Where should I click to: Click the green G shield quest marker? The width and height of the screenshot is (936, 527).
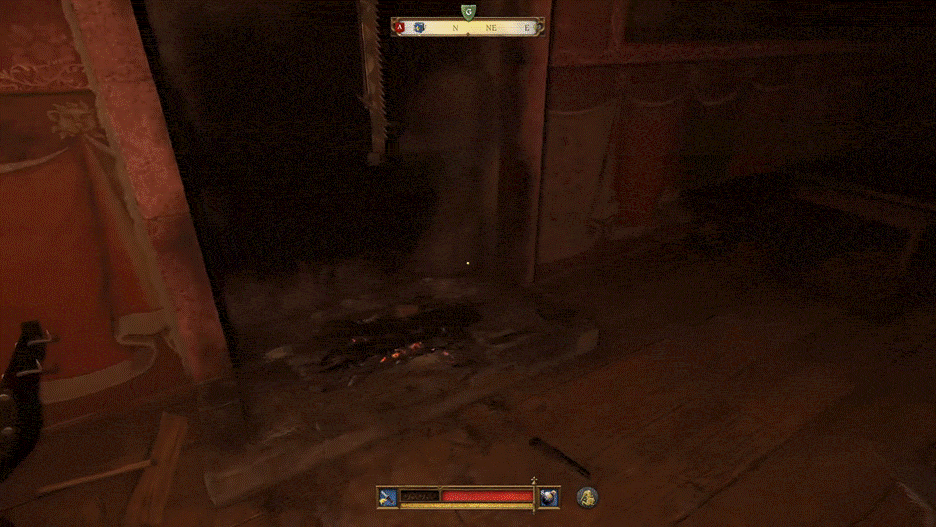click(468, 12)
